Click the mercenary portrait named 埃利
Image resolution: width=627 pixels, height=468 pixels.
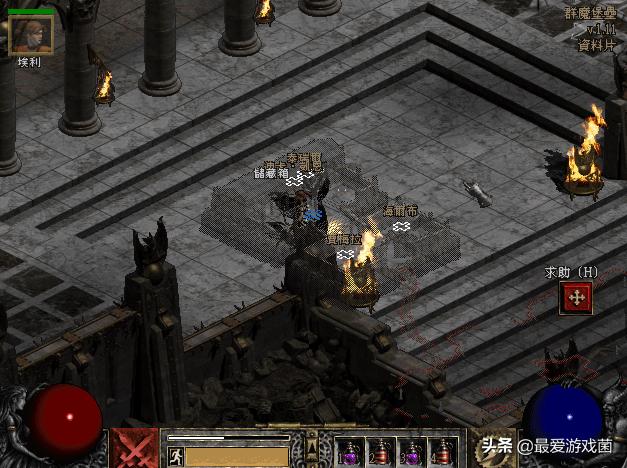(x=30, y=34)
